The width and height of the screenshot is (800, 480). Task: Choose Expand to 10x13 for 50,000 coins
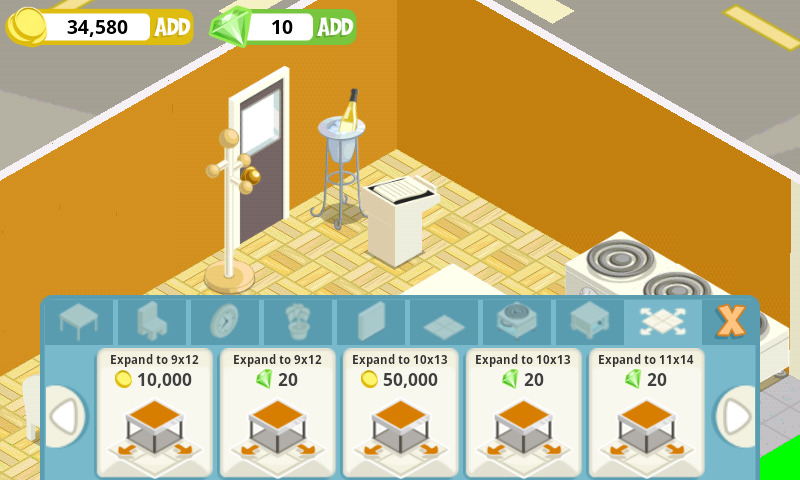[400, 412]
